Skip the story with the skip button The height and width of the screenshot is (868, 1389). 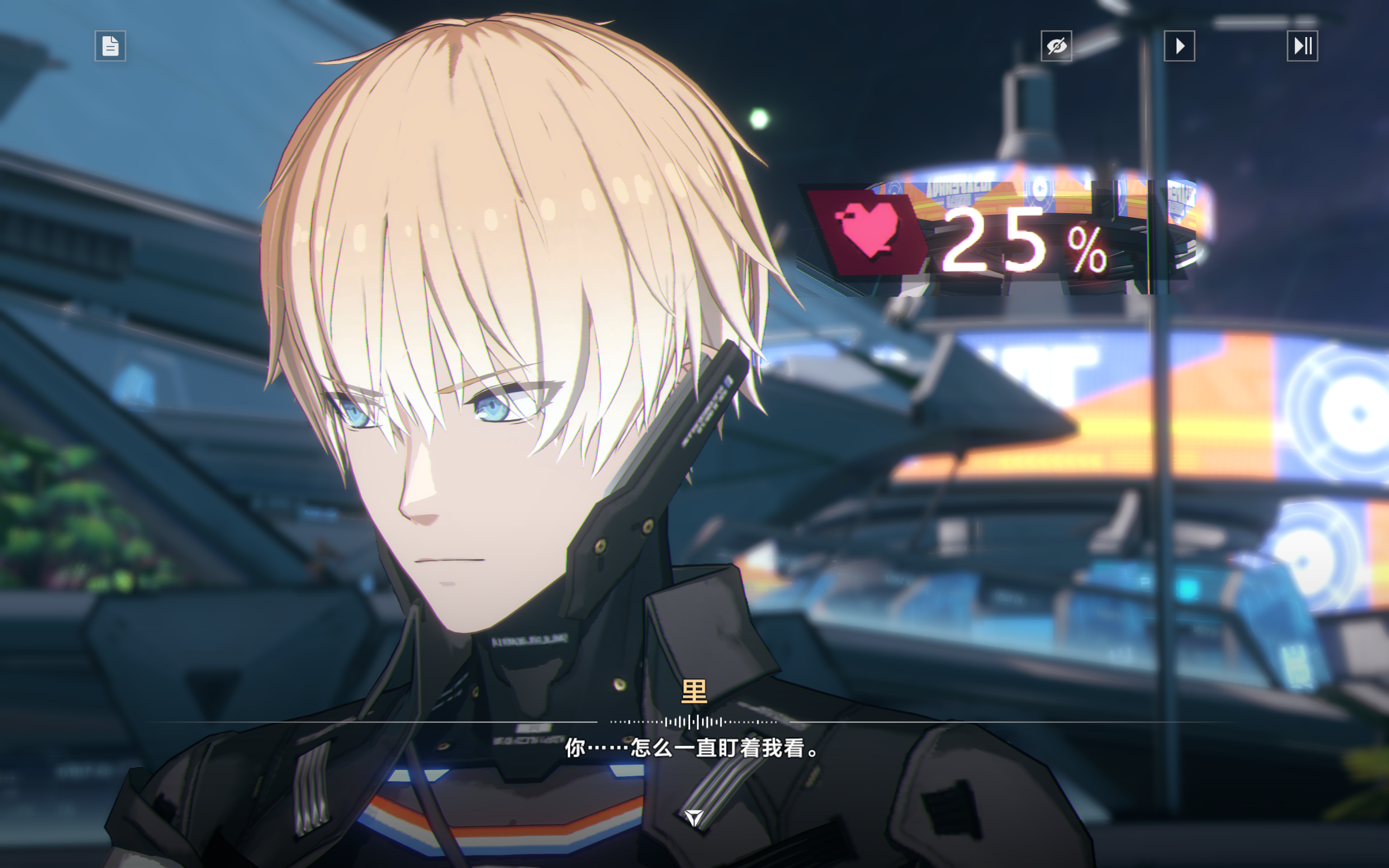tap(1302, 46)
